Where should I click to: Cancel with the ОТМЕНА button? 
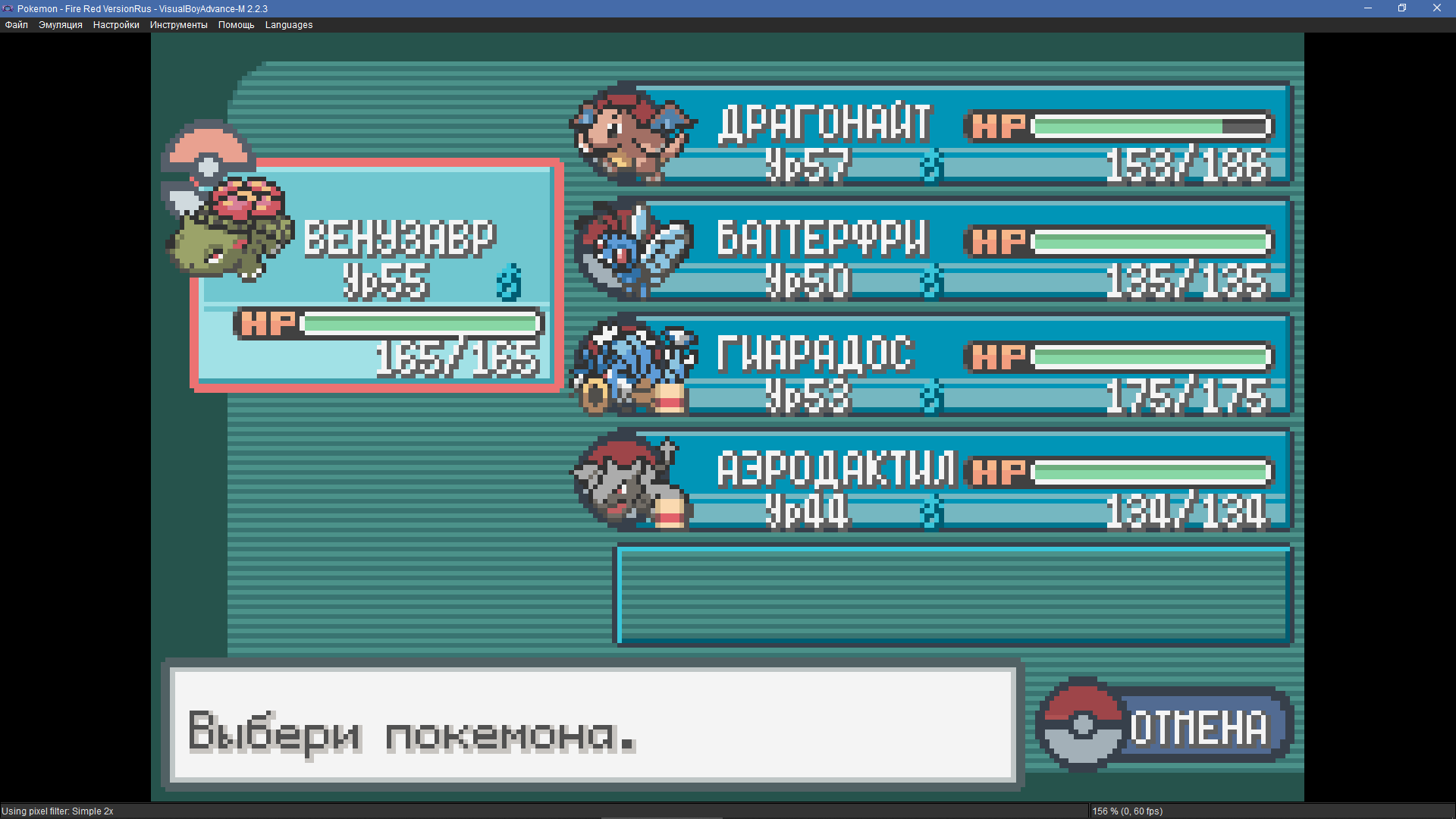(1166, 726)
